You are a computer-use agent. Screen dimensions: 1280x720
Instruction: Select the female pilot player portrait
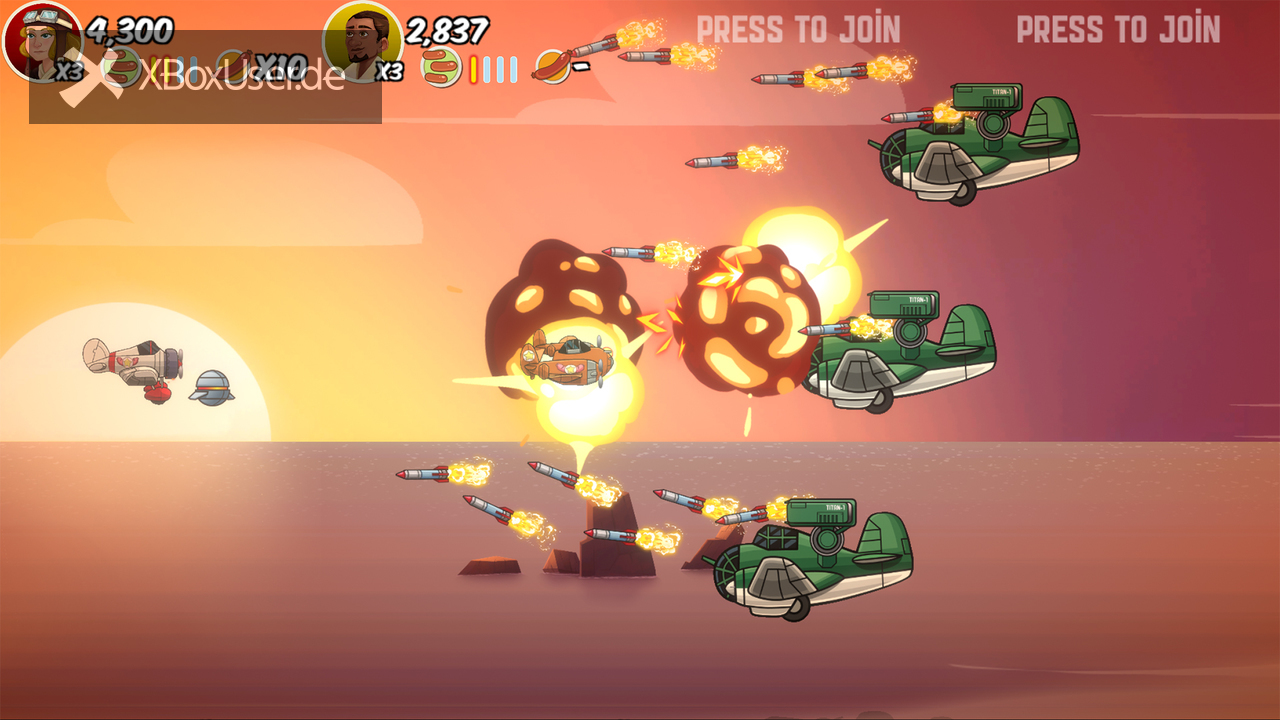click(40, 40)
